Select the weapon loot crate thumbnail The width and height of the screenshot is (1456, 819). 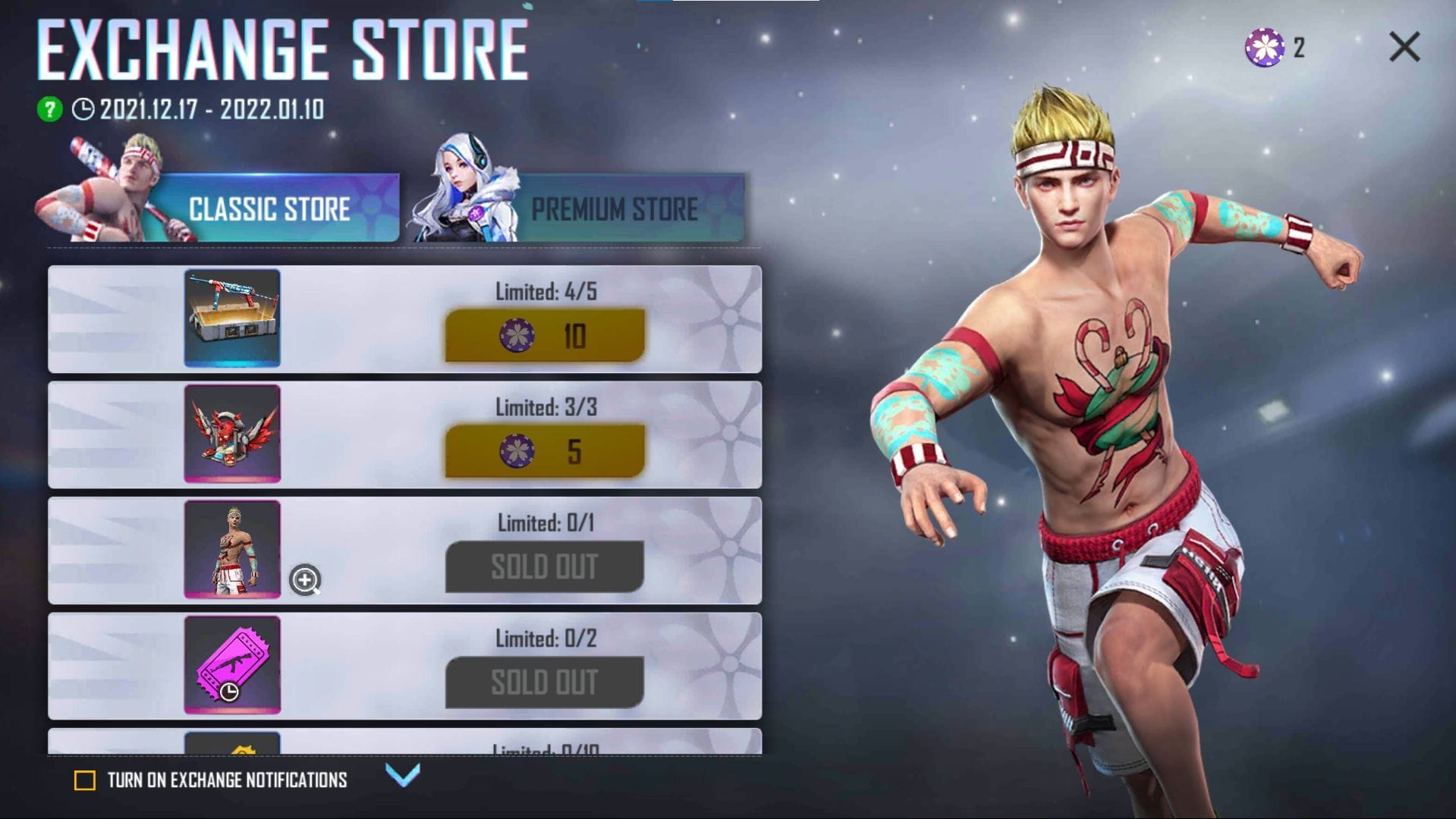coord(232,318)
